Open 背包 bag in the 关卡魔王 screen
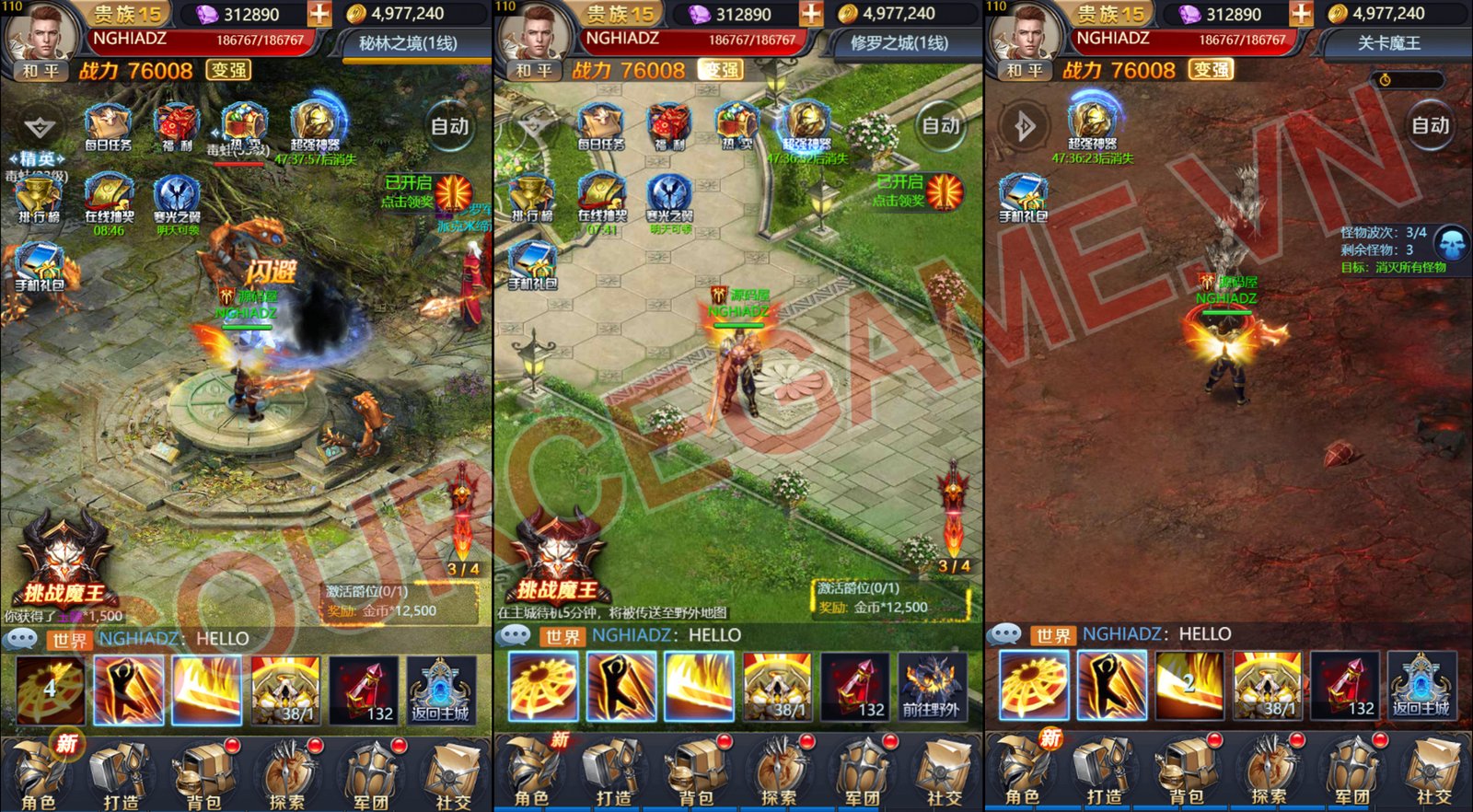 [1186, 771]
